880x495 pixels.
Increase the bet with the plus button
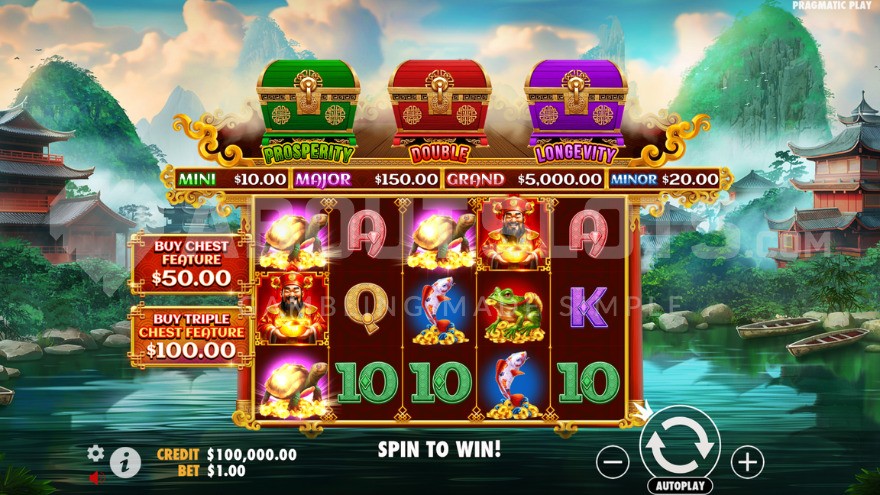click(x=747, y=461)
